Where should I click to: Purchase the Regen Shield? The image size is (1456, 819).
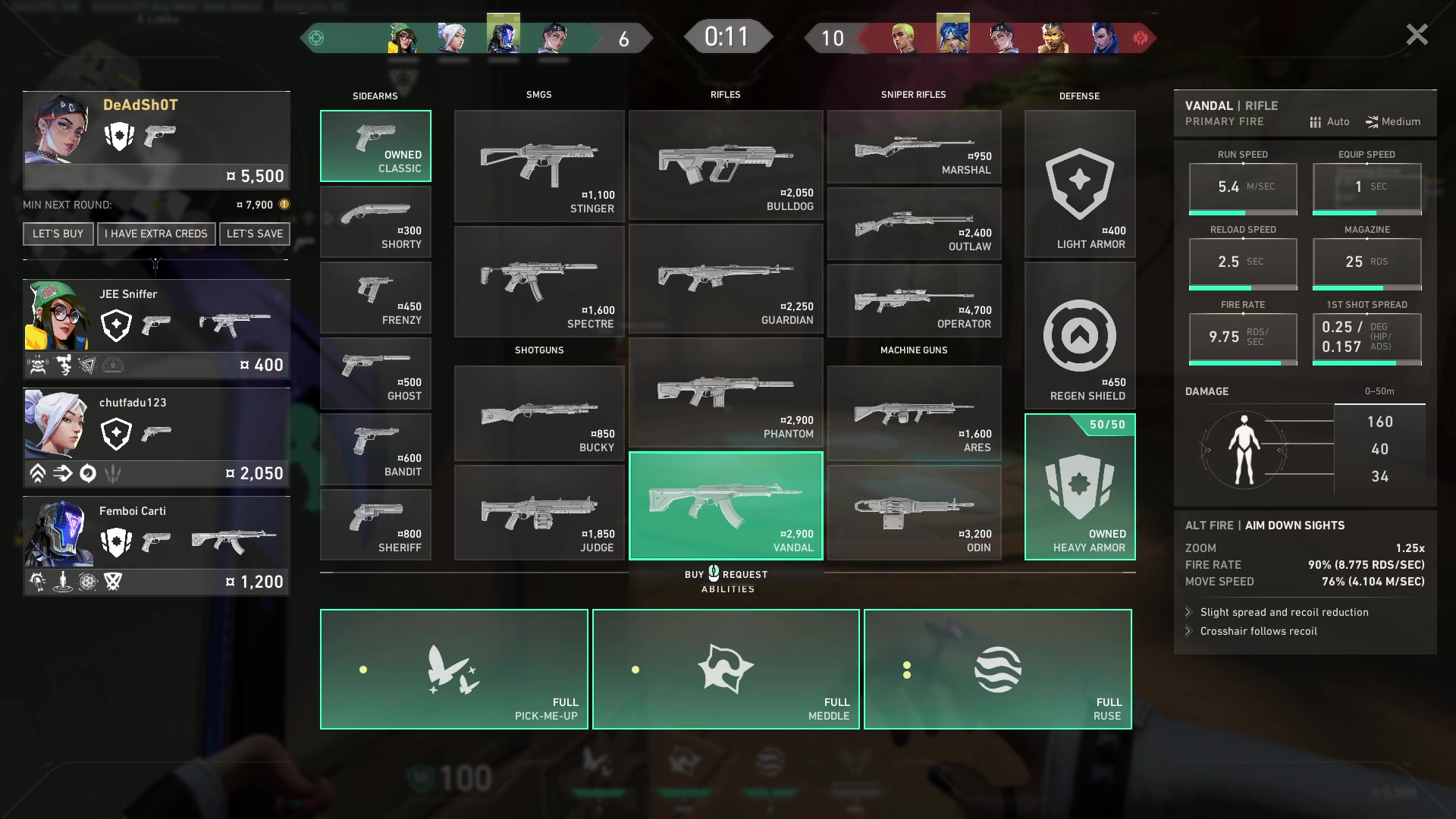click(x=1079, y=336)
